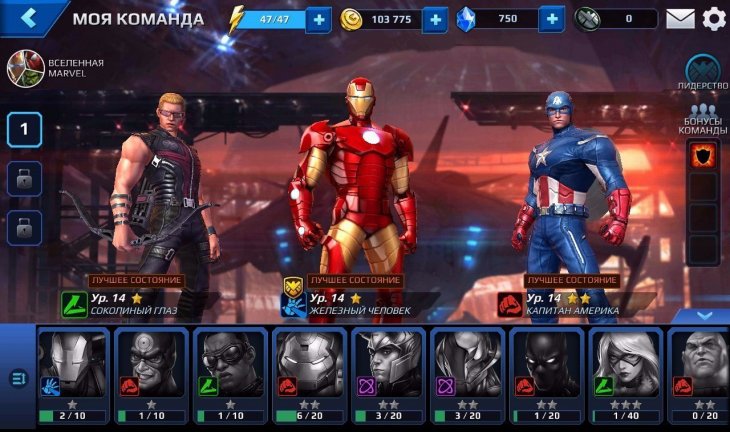Go back using the top-left arrow
The height and width of the screenshot is (432, 730).
29,18
